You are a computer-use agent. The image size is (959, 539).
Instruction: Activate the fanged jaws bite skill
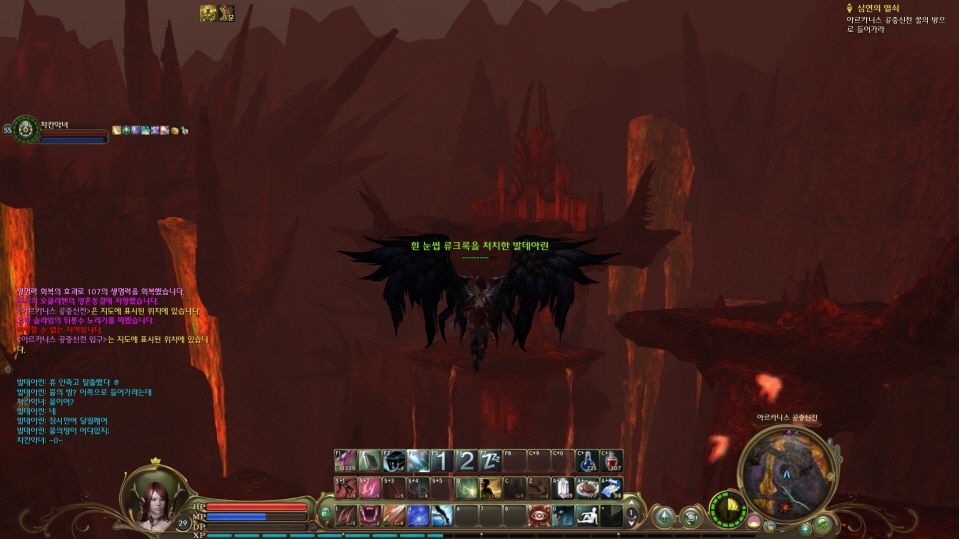[370, 515]
